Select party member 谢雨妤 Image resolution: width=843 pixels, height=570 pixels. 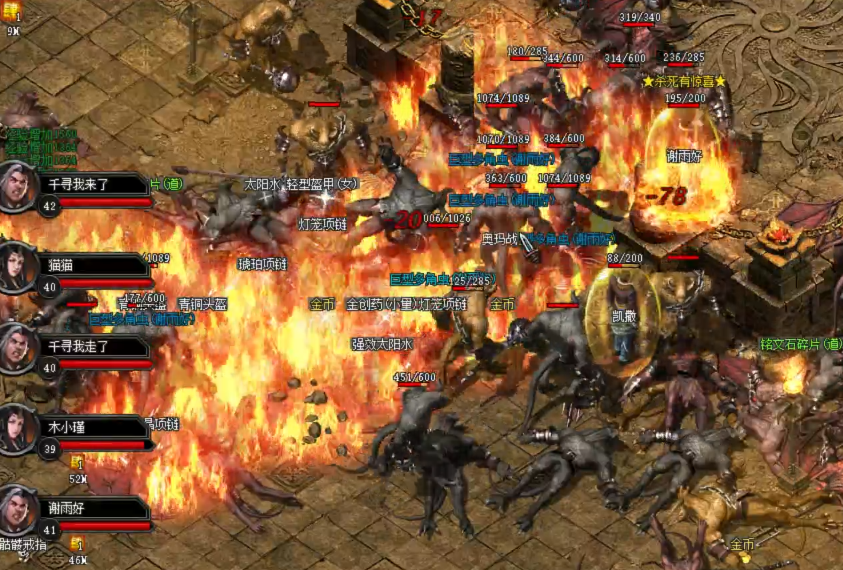pos(90,508)
